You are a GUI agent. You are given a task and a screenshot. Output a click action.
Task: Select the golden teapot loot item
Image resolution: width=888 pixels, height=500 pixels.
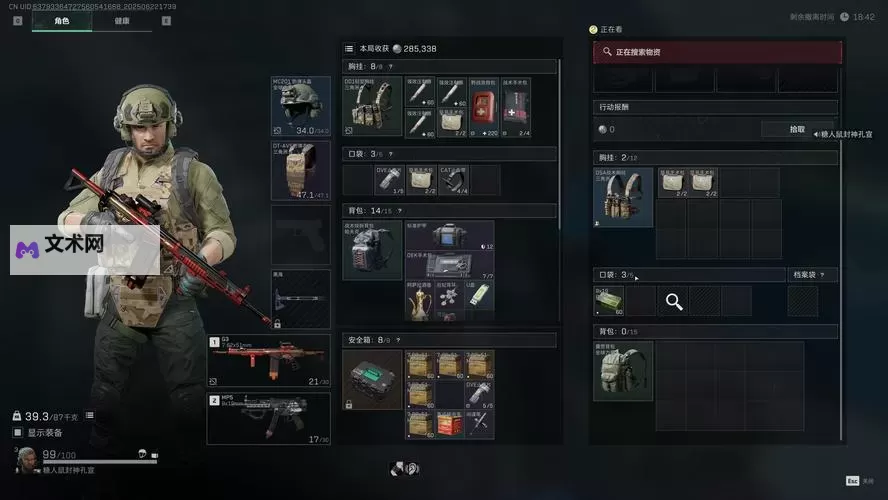point(419,298)
